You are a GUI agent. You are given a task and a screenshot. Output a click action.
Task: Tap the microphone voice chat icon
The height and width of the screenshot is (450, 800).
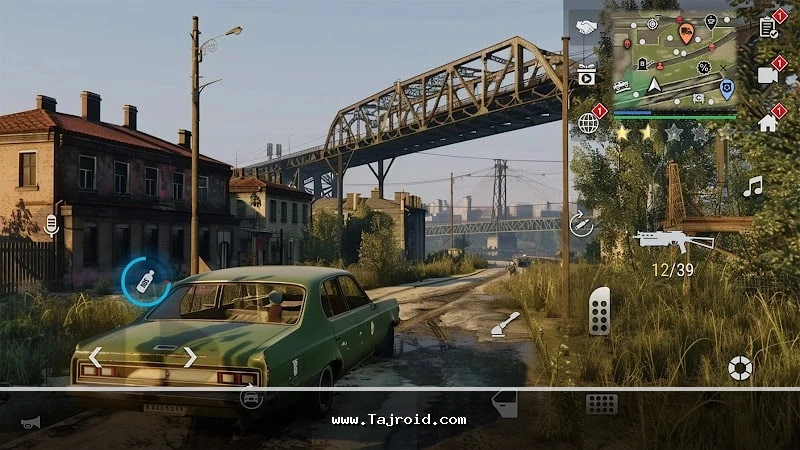pyautogui.click(x=52, y=225)
